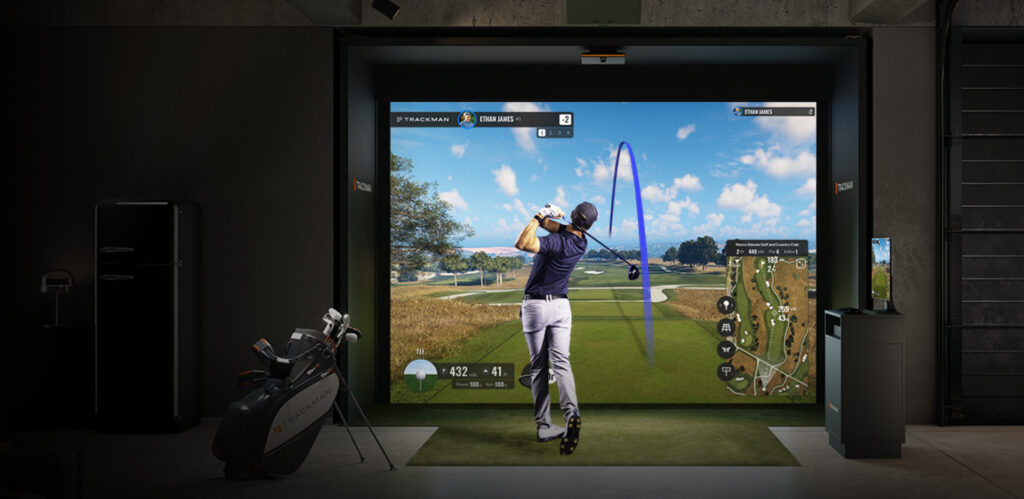Open the tee ball lie indicator
Image resolution: width=1024 pixels, height=499 pixels.
pyautogui.click(x=420, y=374)
